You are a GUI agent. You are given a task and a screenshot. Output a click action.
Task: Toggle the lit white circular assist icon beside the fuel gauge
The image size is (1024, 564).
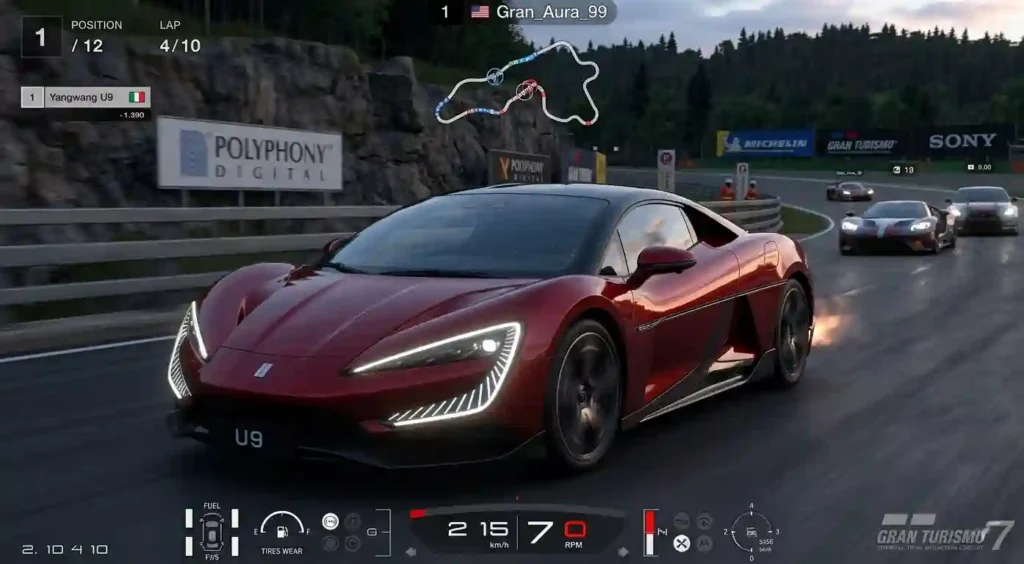pyautogui.click(x=330, y=521)
